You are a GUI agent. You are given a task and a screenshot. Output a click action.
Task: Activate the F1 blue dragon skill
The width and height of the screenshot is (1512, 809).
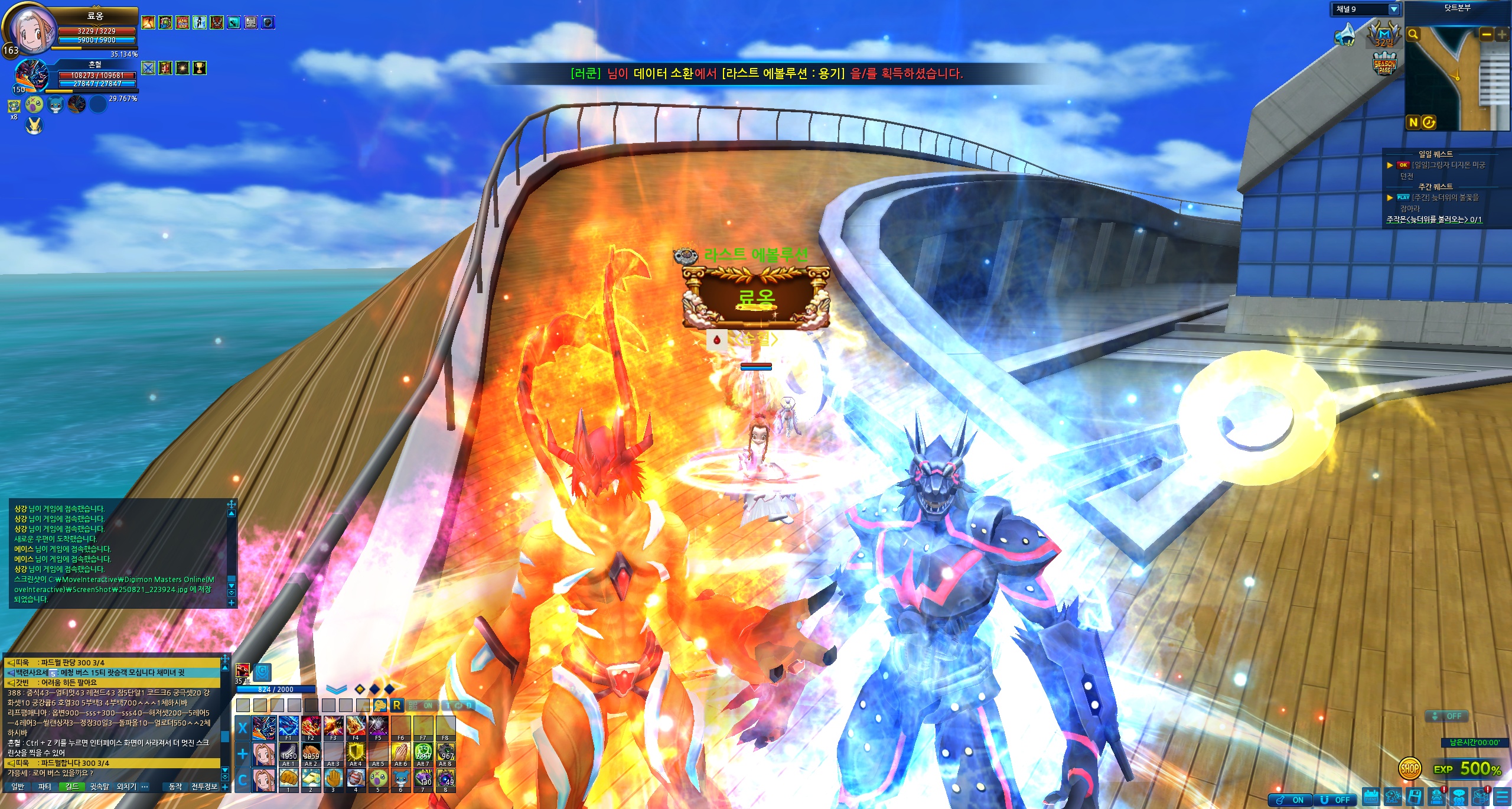click(x=288, y=727)
